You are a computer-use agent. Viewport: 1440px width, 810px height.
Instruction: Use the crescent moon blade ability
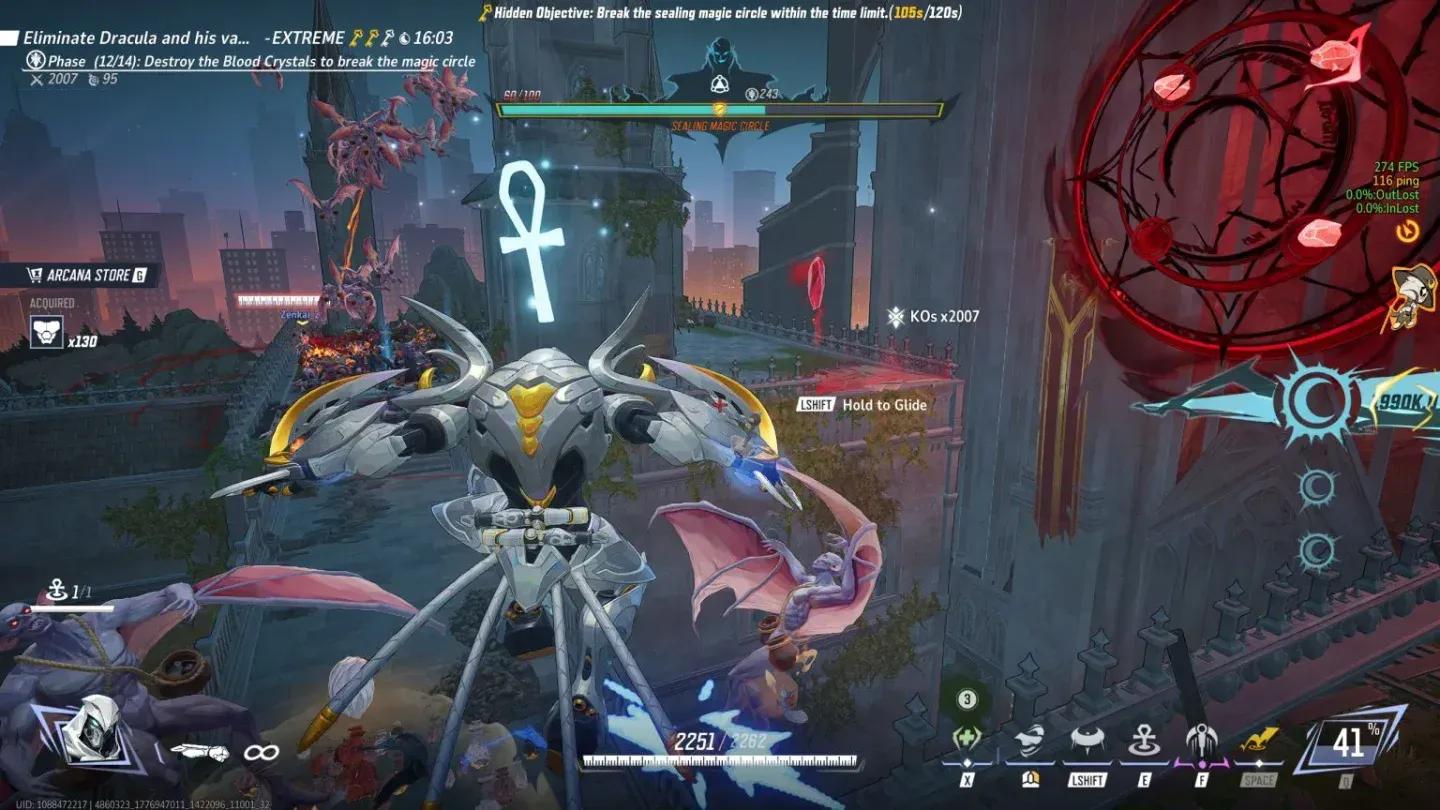1028,742
